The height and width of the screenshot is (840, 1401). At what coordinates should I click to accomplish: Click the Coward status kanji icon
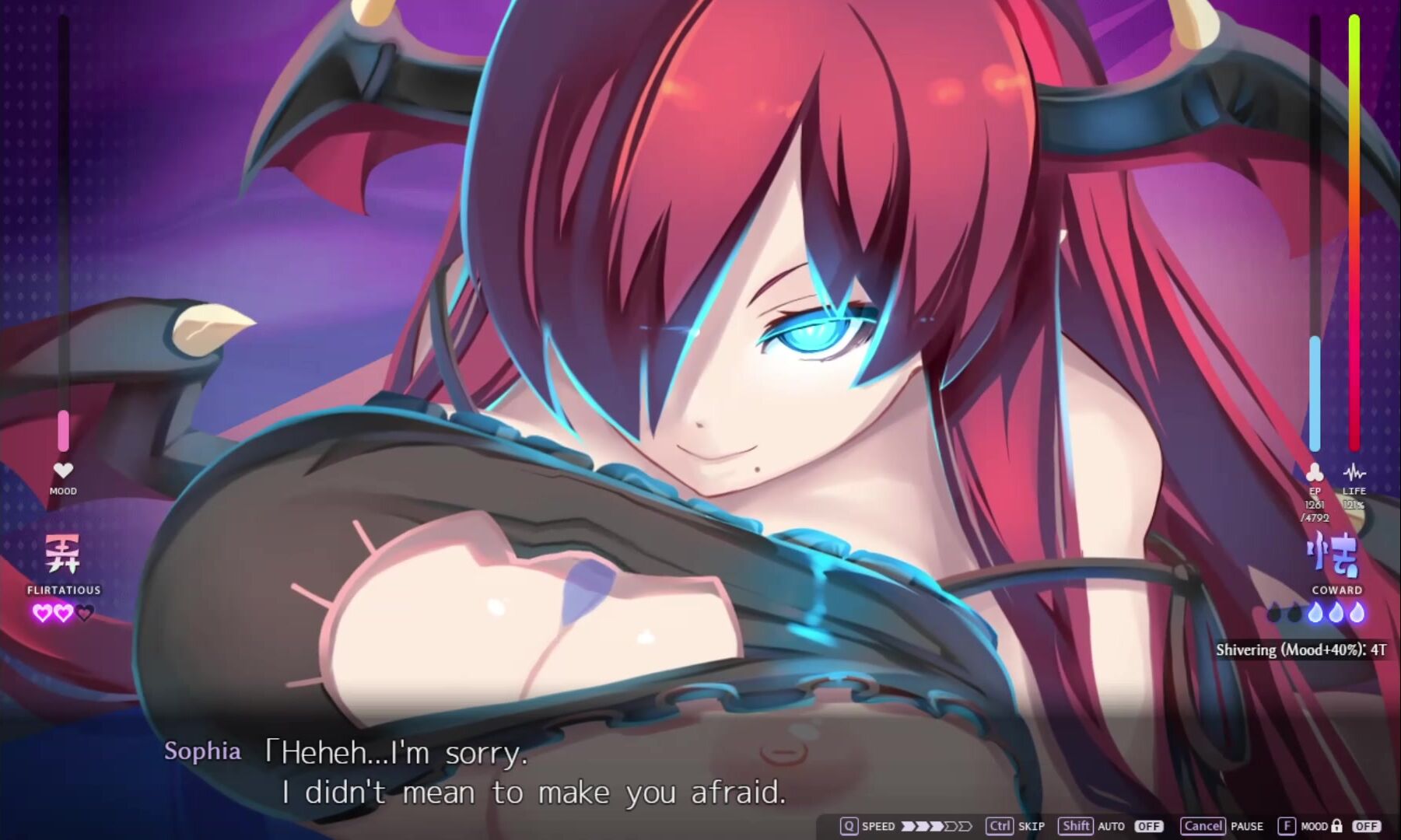point(1333,555)
